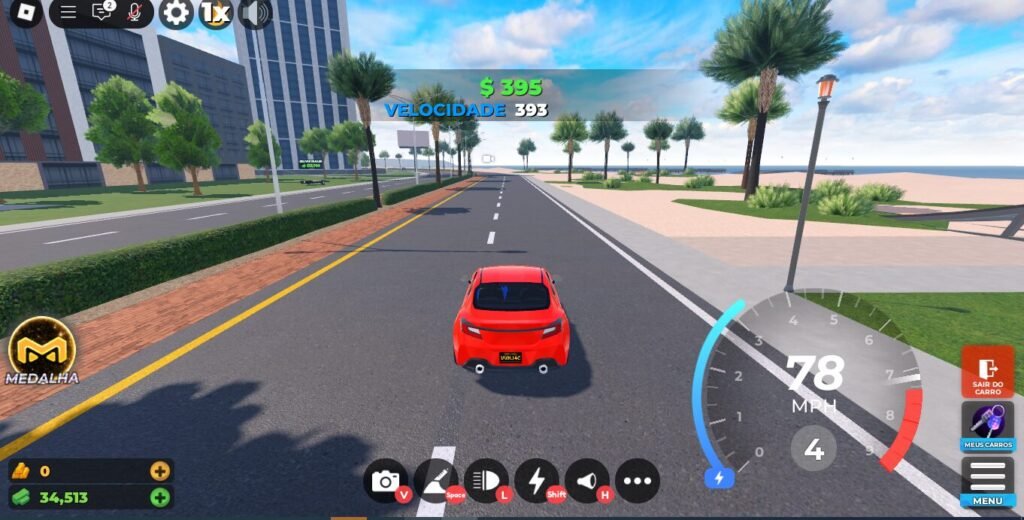1024x520 pixels.
Task: Toggle the speaker sound icon
Action: pyautogui.click(x=256, y=13)
